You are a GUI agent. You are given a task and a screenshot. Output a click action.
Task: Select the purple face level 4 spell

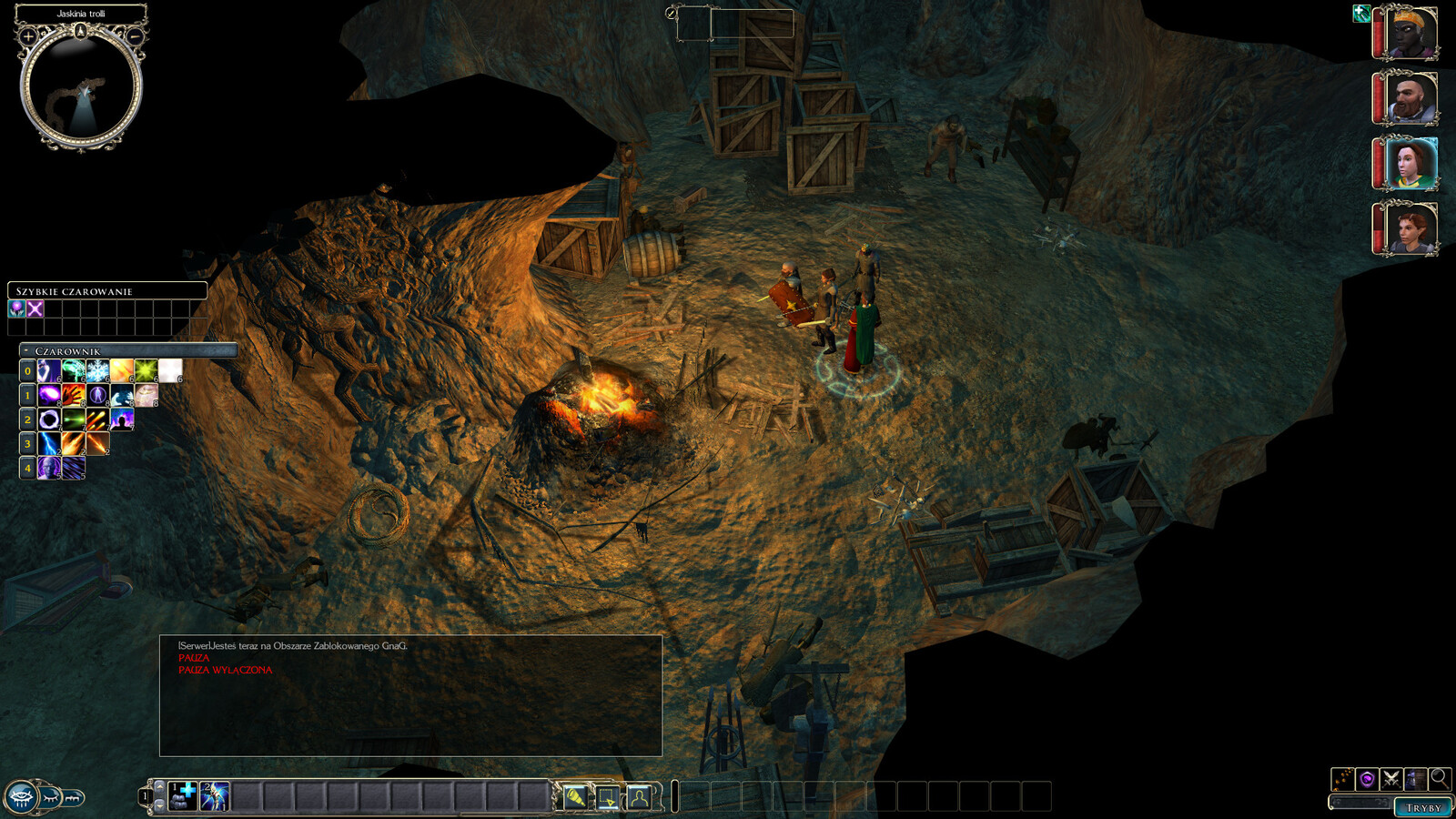tap(49, 468)
